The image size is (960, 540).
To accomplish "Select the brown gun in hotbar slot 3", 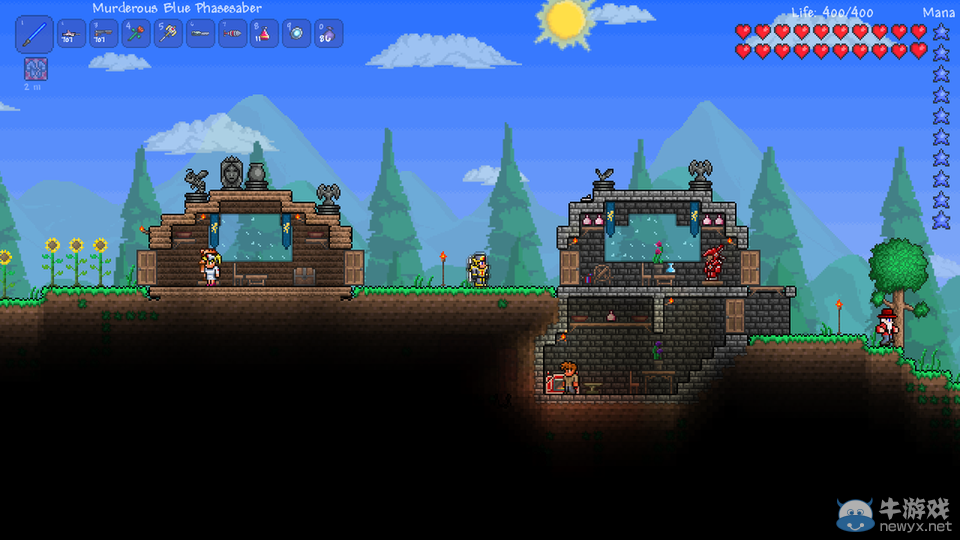I will pyautogui.click(x=102, y=35).
